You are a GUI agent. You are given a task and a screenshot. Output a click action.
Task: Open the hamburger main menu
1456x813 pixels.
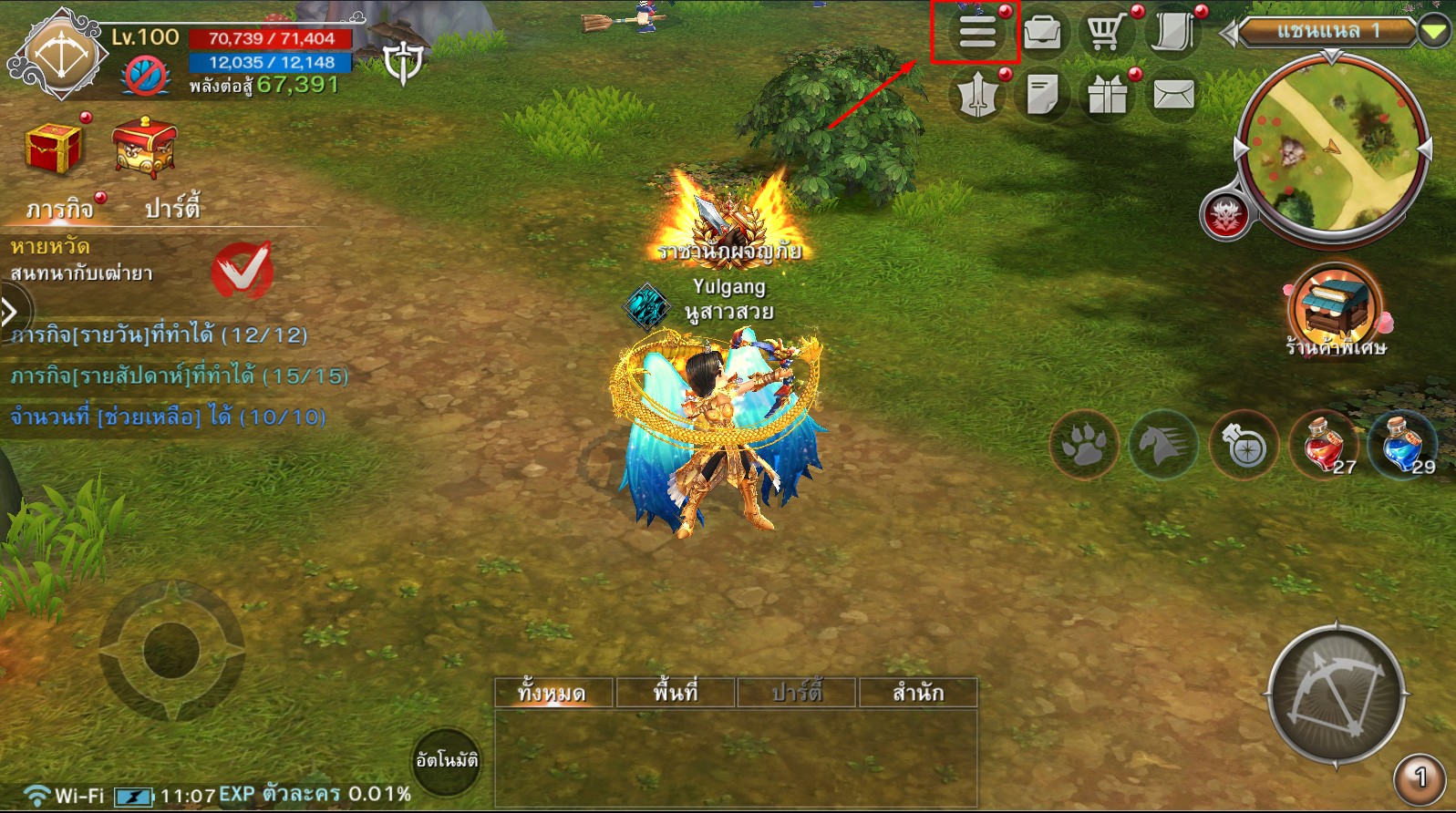point(976,33)
